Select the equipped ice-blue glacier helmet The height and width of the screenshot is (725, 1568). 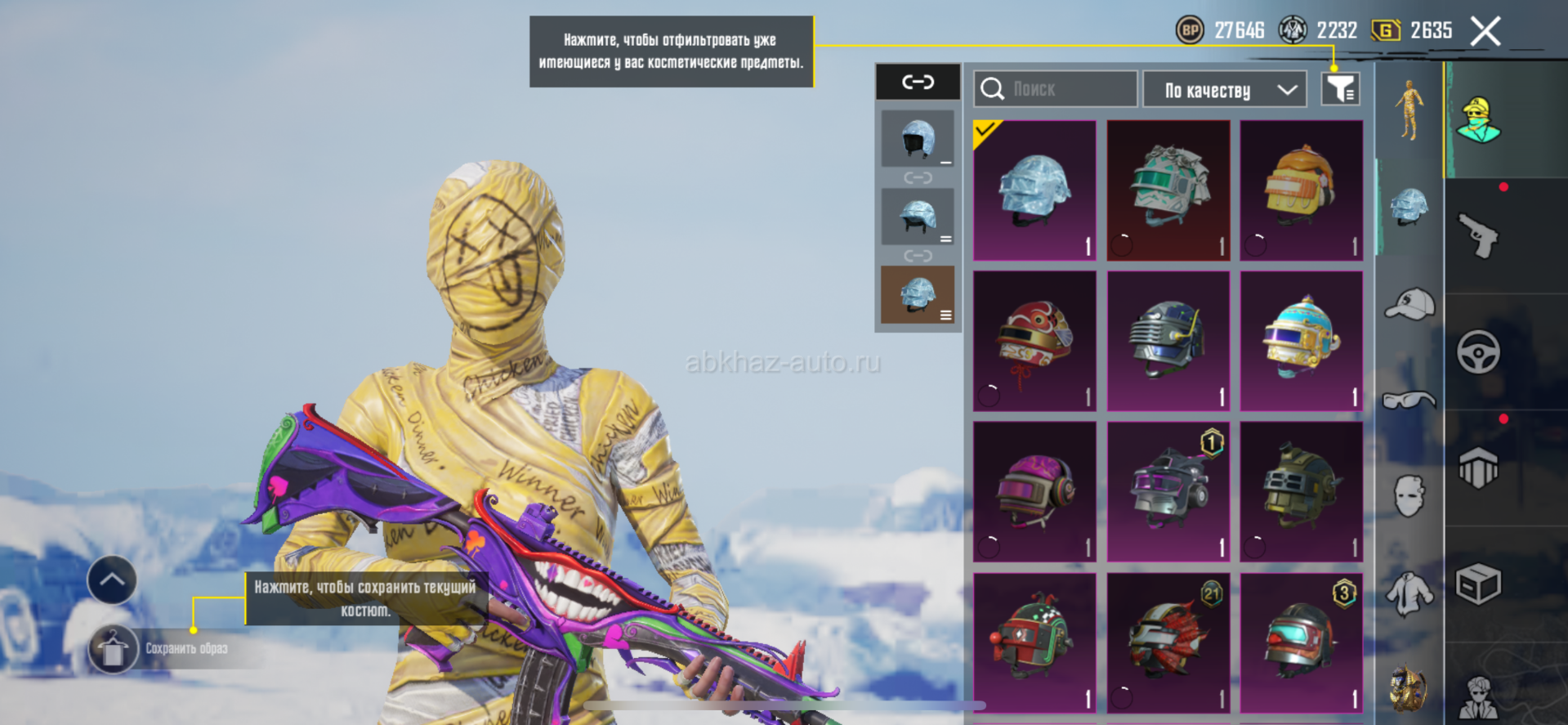click(1034, 190)
